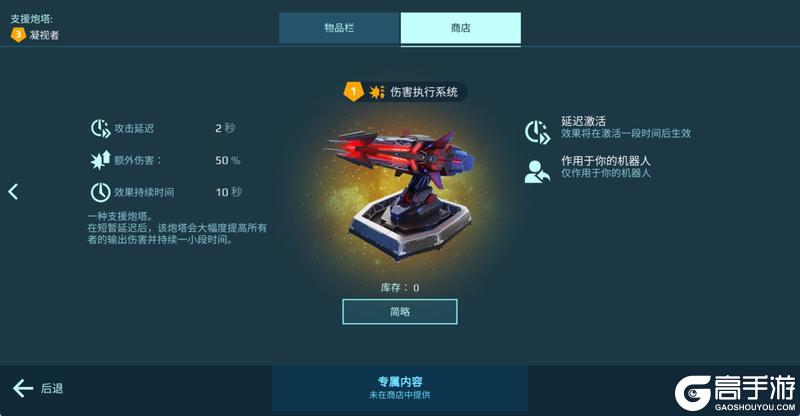
Task: Click the 伤害执行系统 title badge
Action: (405, 92)
